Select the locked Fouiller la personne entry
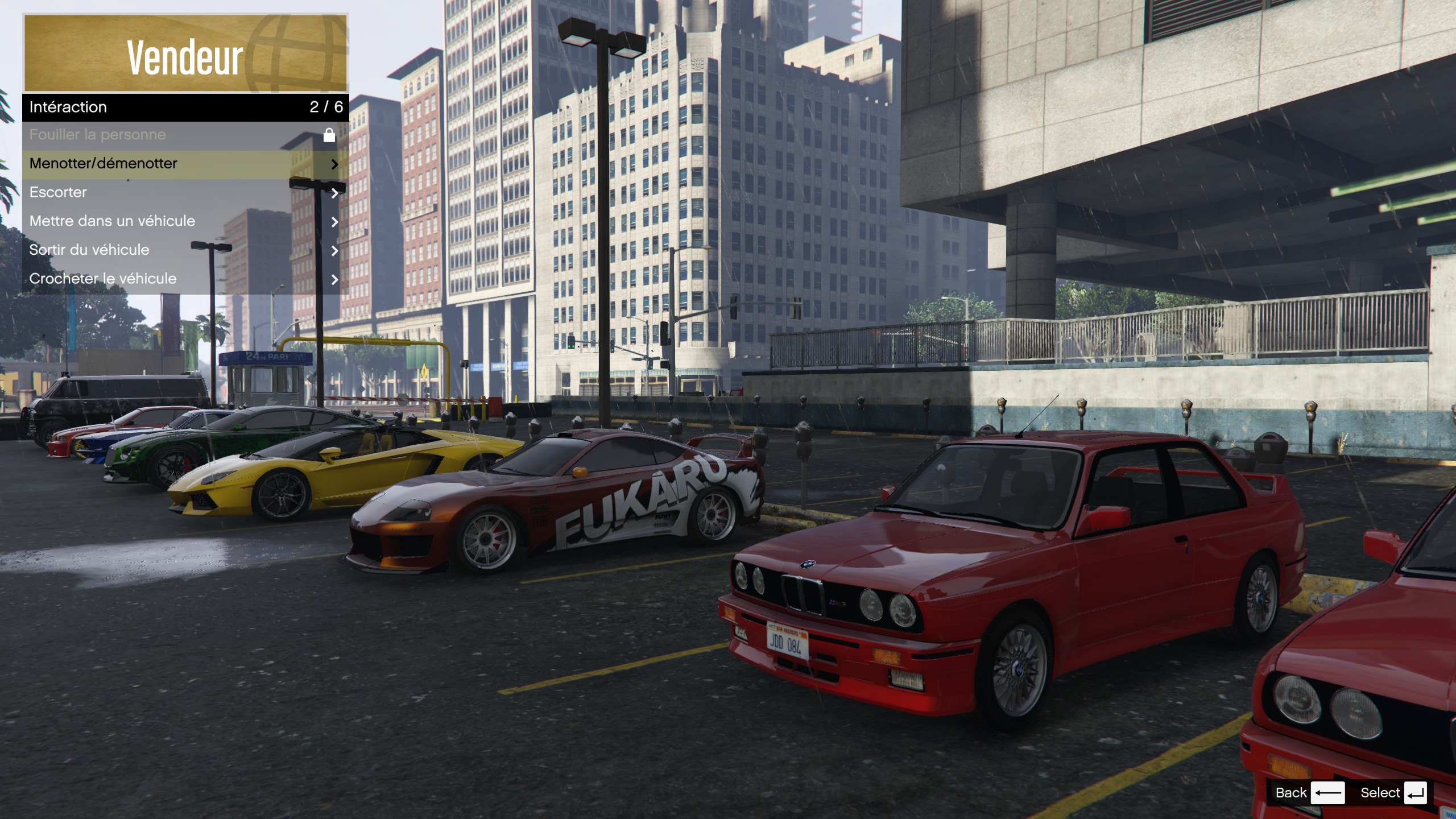This screenshot has height=819, width=1456. (184, 135)
